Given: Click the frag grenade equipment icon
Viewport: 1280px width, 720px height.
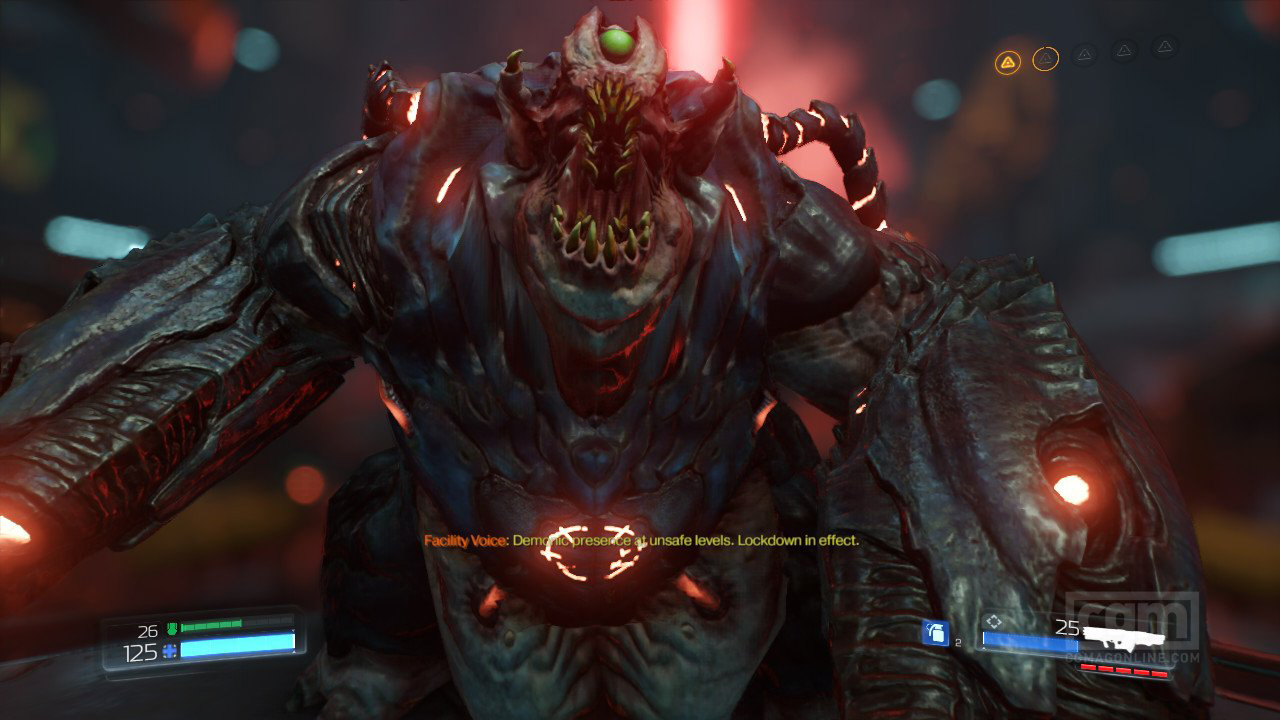Looking at the screenshot, I should (x=935, y=633).
